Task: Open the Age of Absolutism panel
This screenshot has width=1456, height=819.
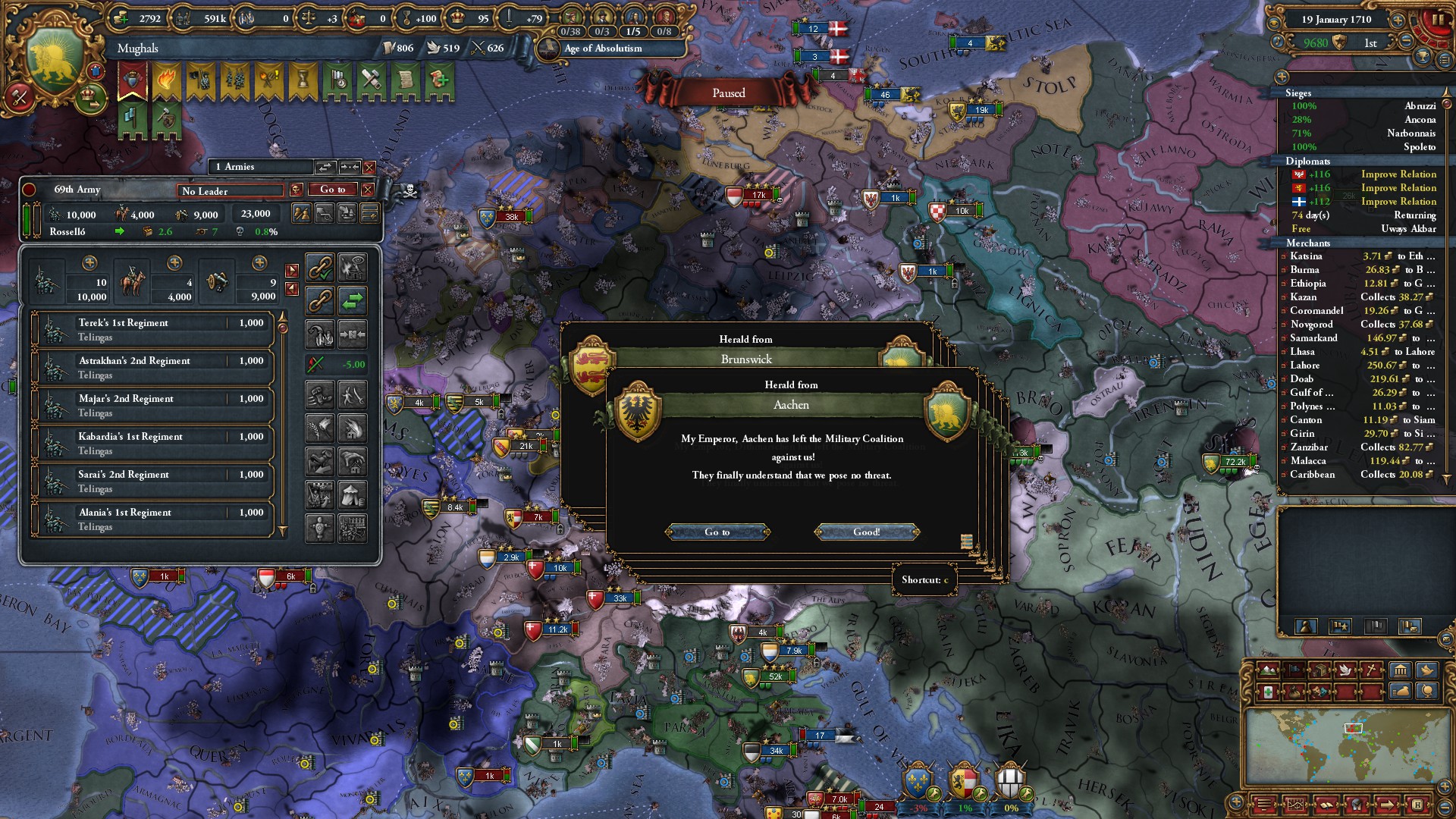Action: pyautogui.click(x=603, y=49)
